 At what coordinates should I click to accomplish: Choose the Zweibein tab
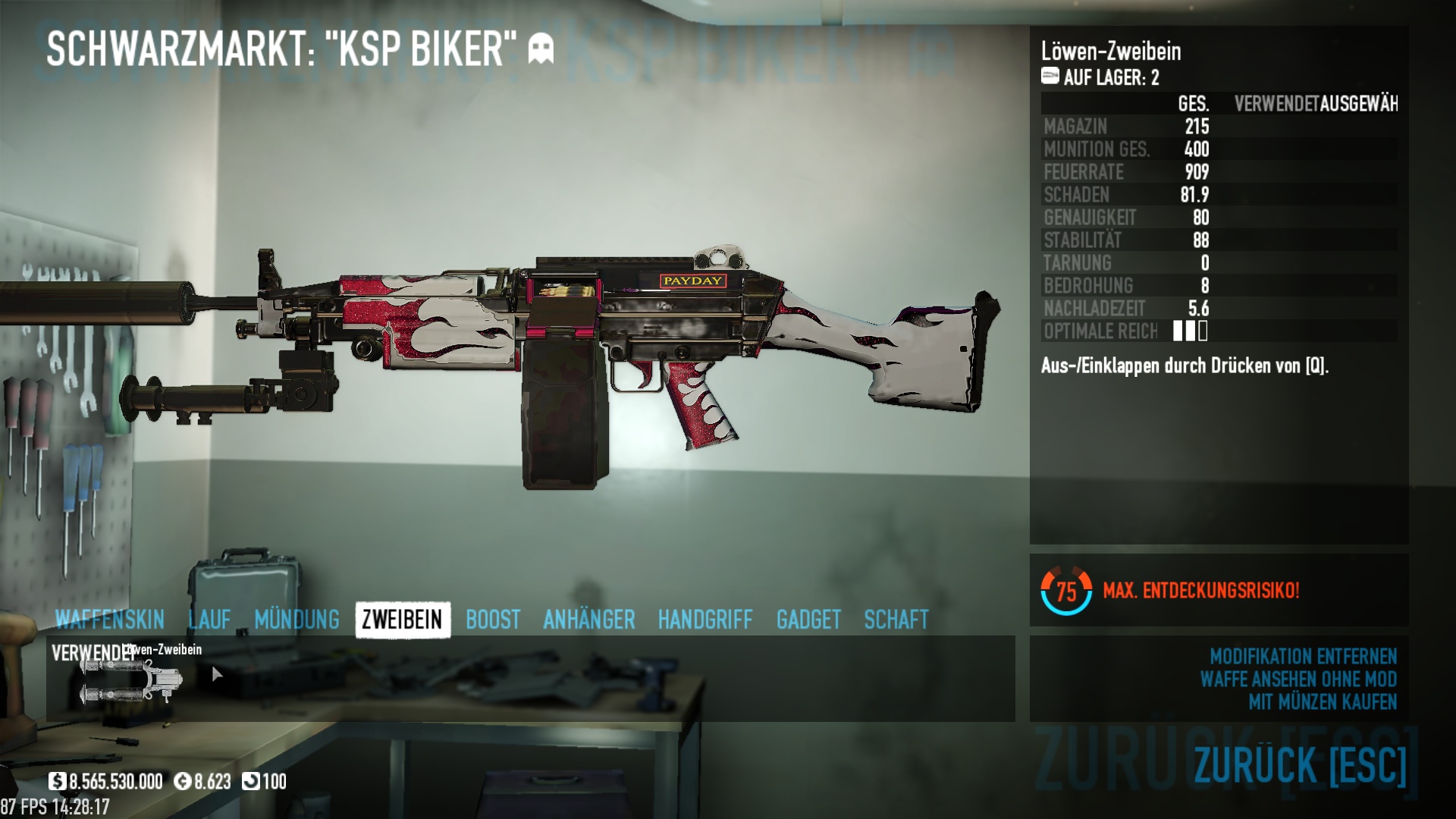coord(402,620)
